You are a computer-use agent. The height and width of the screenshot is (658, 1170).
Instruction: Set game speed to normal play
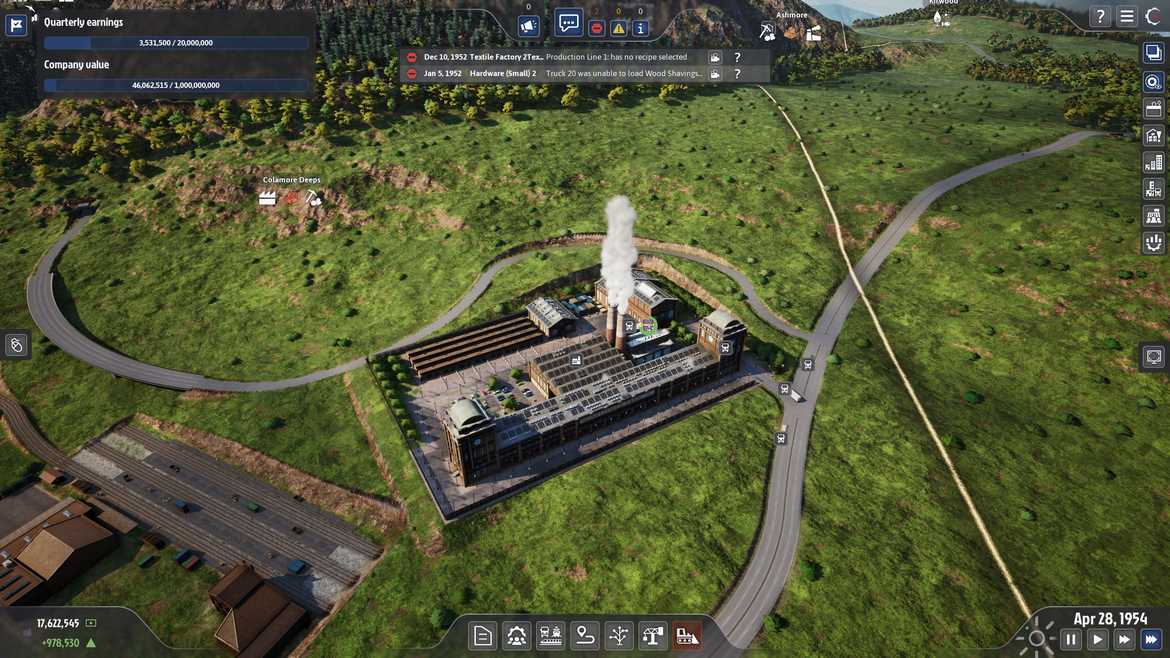pos(1098,639)
